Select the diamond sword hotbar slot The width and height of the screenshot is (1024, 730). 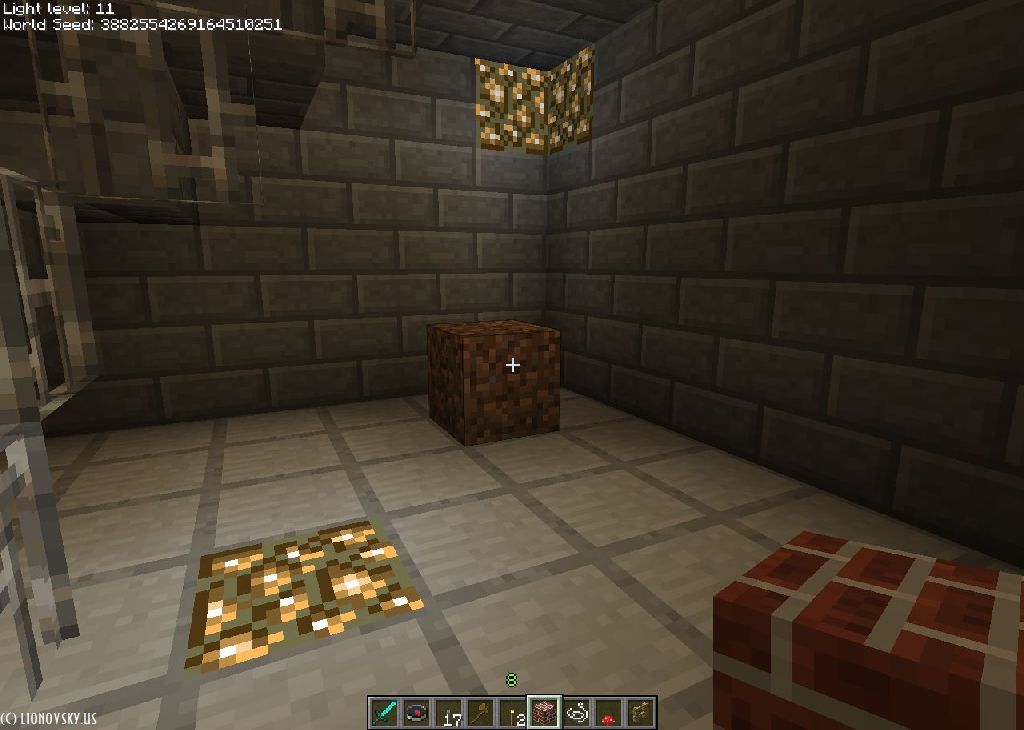tap(385, 712)
